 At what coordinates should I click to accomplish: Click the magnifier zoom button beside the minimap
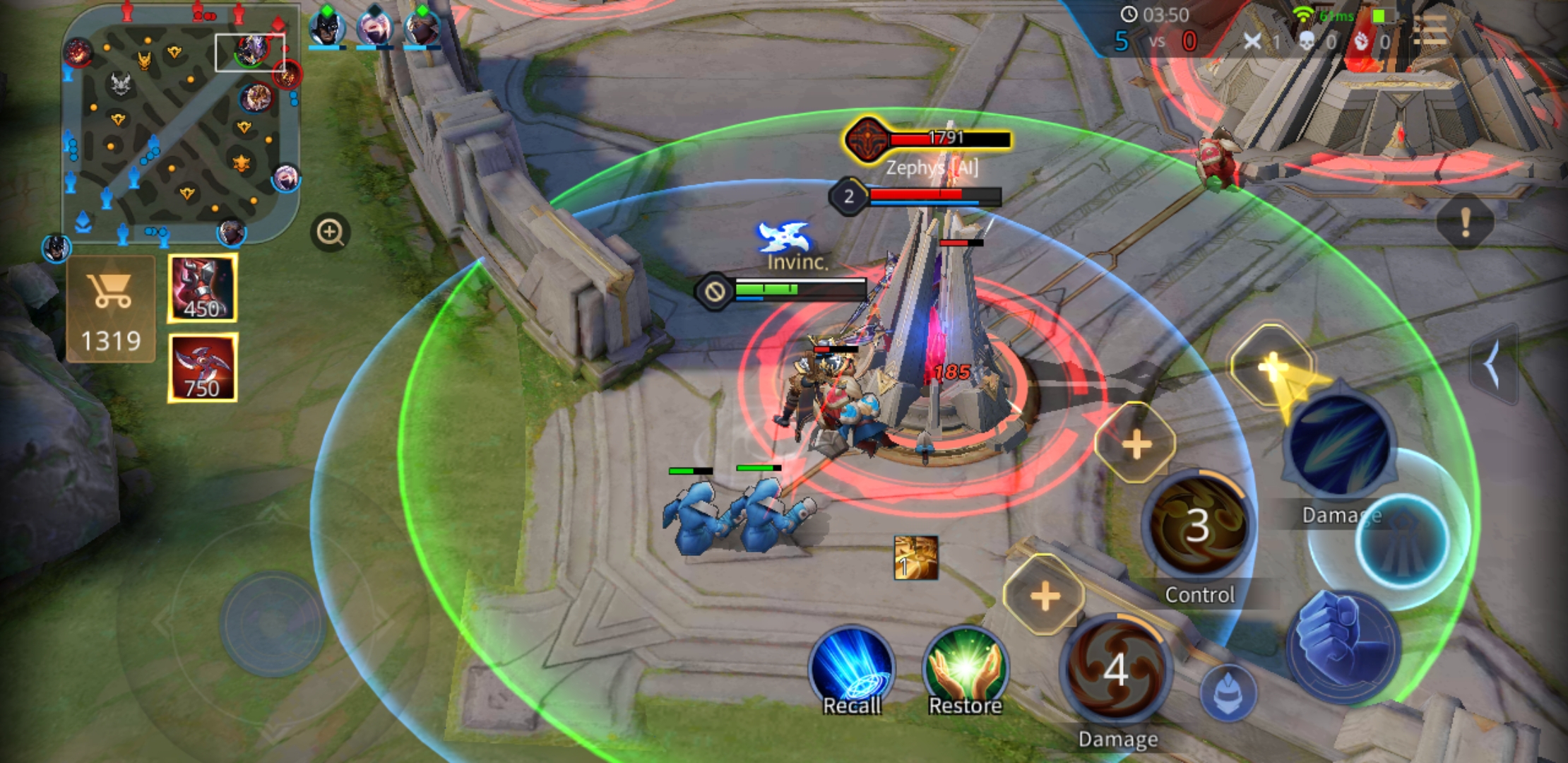tap(330, 232)
